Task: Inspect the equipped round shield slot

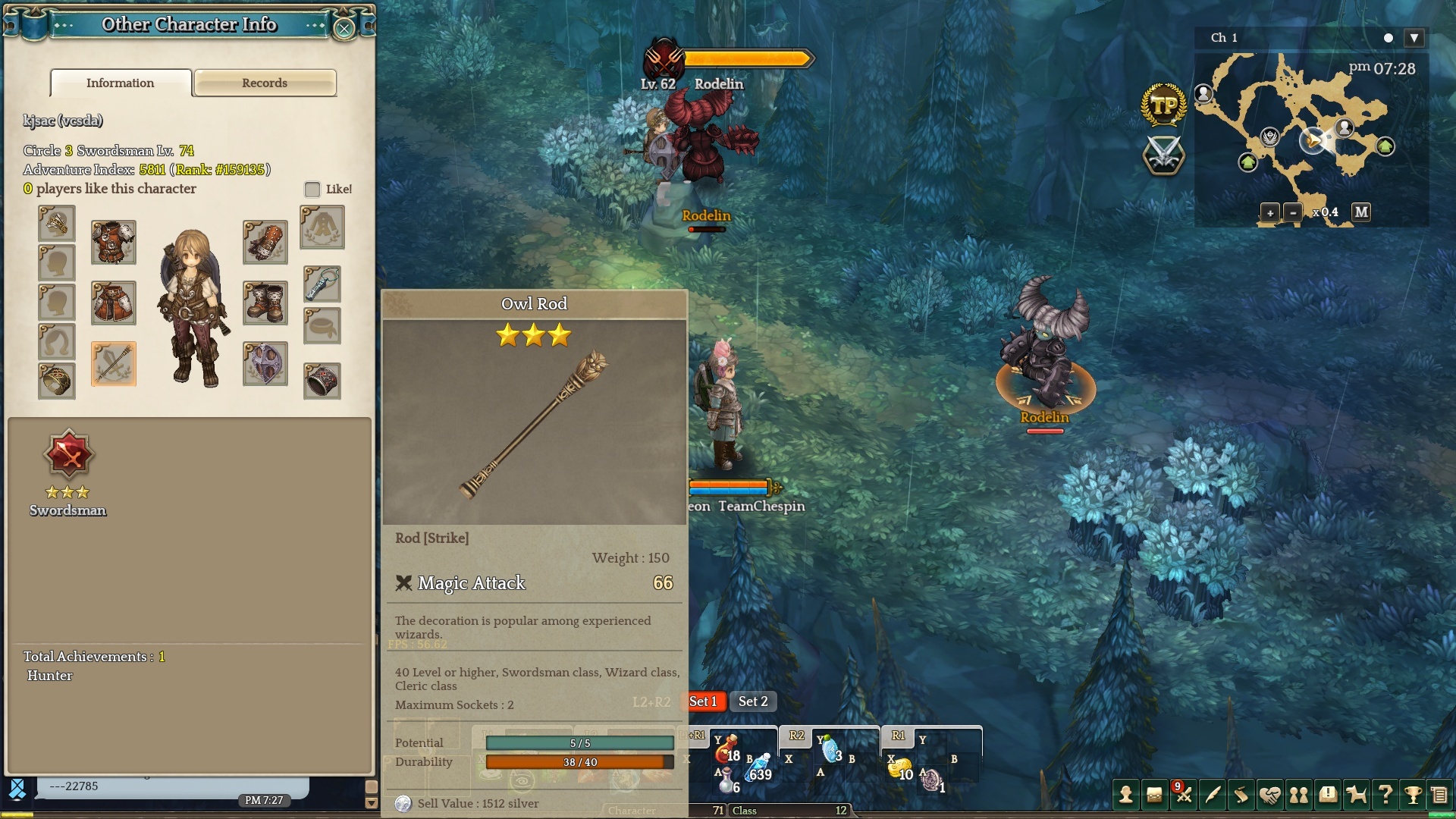Action: point(265,364)
